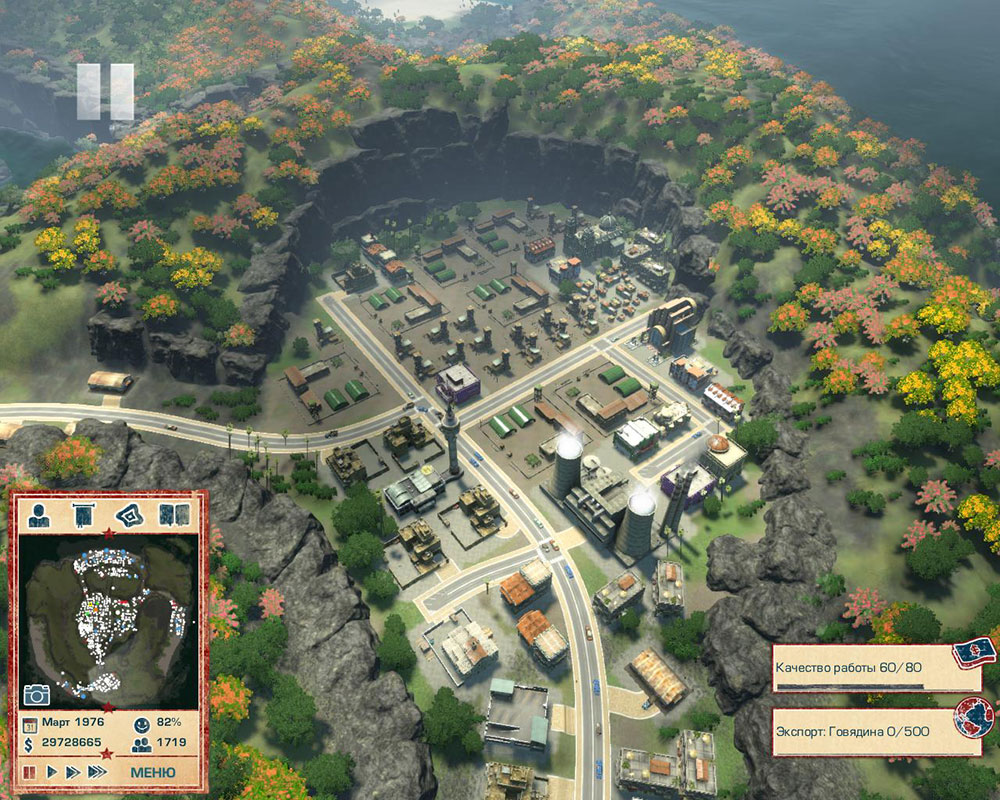The width and height of the screenshot is (1000, 800).
Task: Choose the double-arrow fast speed
Action: pos(72,773)
